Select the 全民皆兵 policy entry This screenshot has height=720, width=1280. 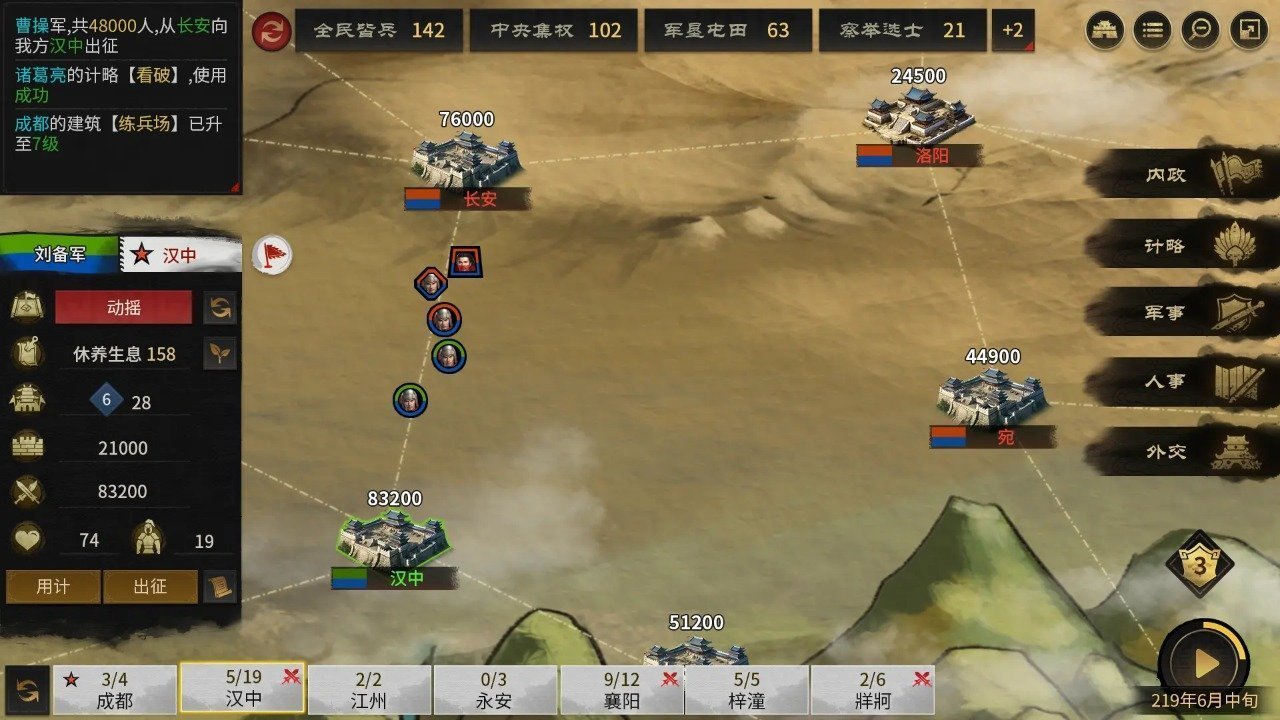(x=379, y=31)
